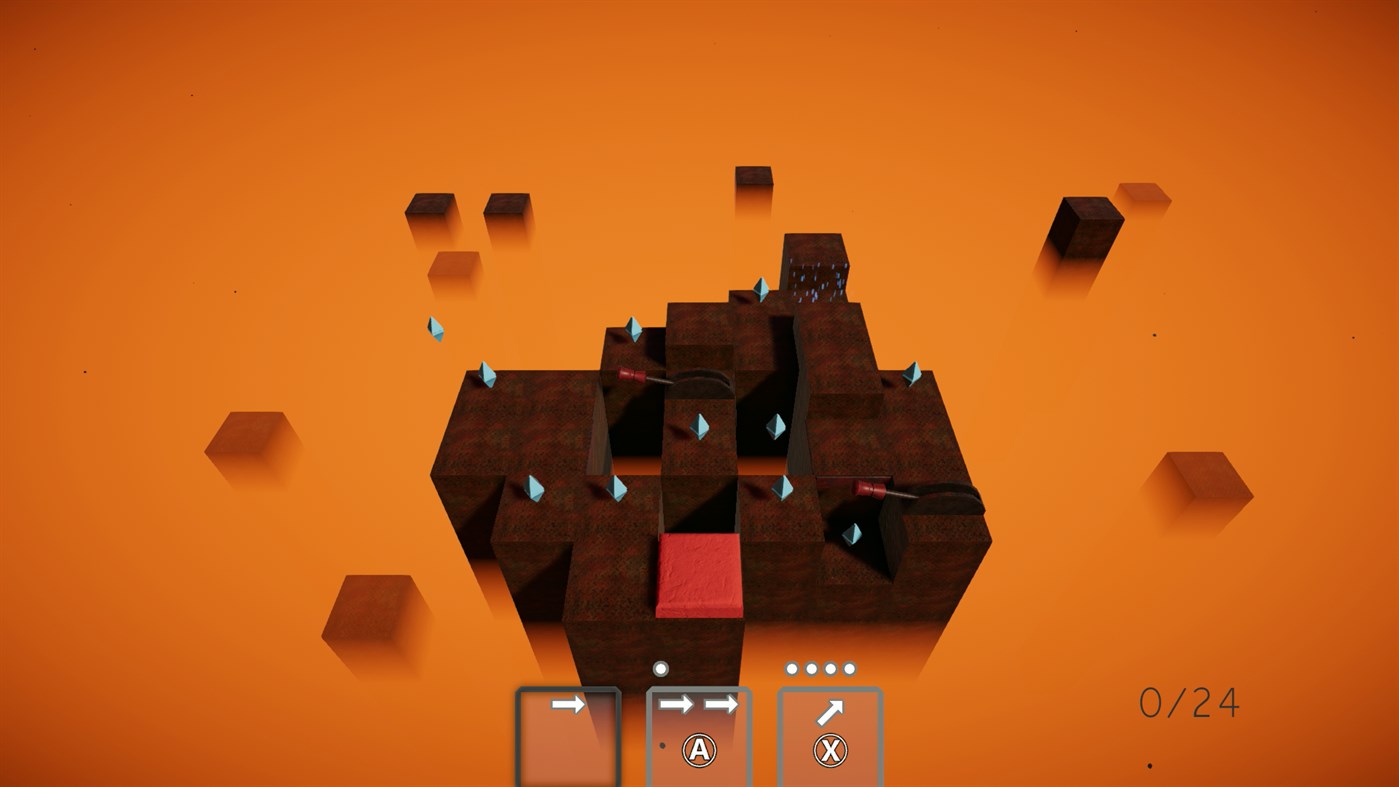The width and height of the screenshot is (1399, 787).
Task: Click the circled X button prompt
Action: 830,750
